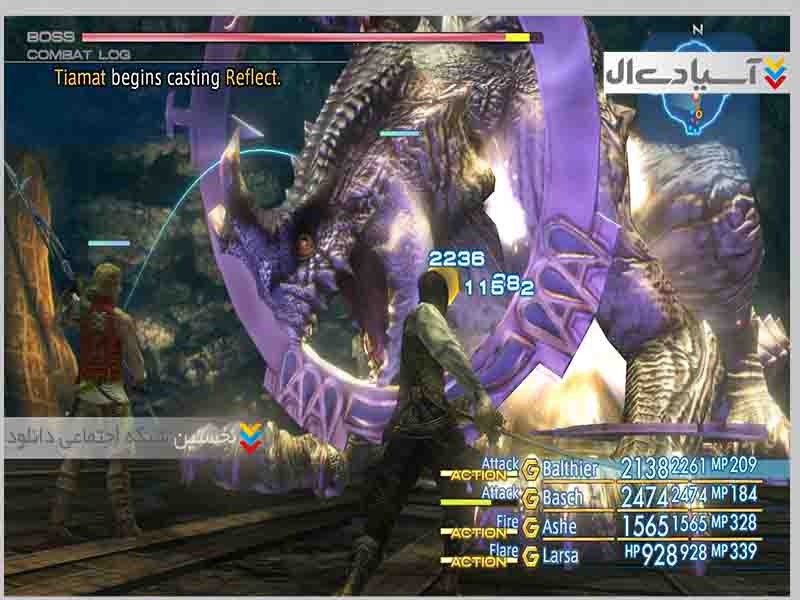Select Balthier in the party list
This screenshot has width=800, height=600.
tap(571, 468)
